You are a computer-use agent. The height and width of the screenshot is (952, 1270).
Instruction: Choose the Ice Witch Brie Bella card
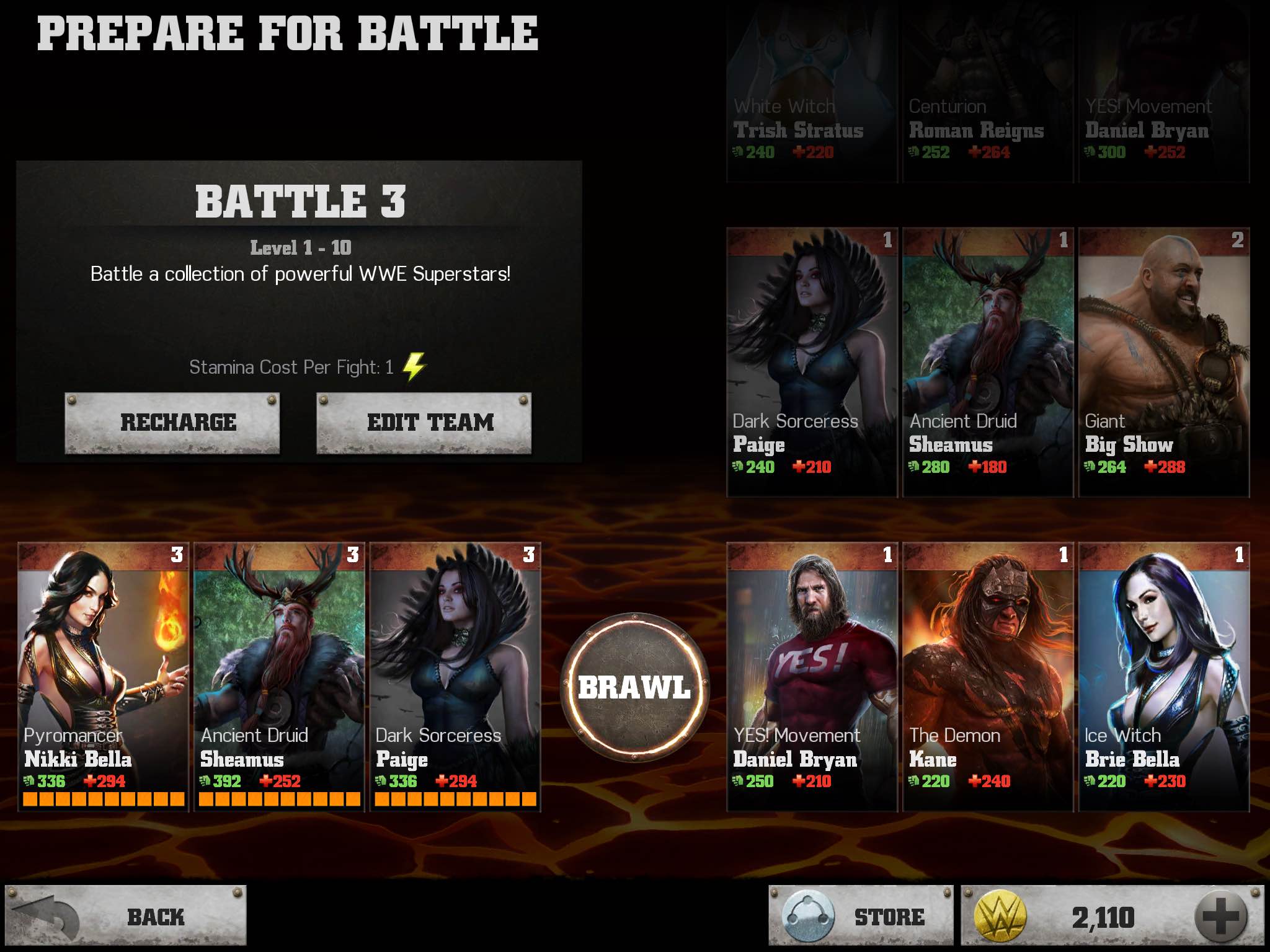1164,676
